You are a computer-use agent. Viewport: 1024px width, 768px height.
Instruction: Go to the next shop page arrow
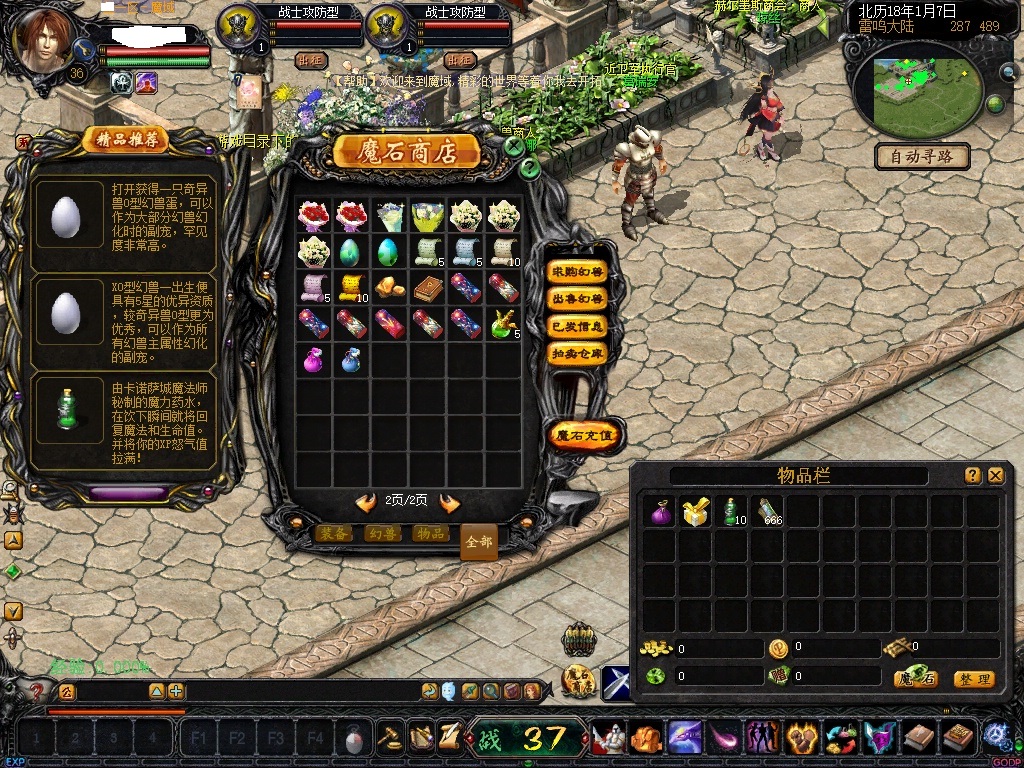pyautogui.click(x=450, y=502)
